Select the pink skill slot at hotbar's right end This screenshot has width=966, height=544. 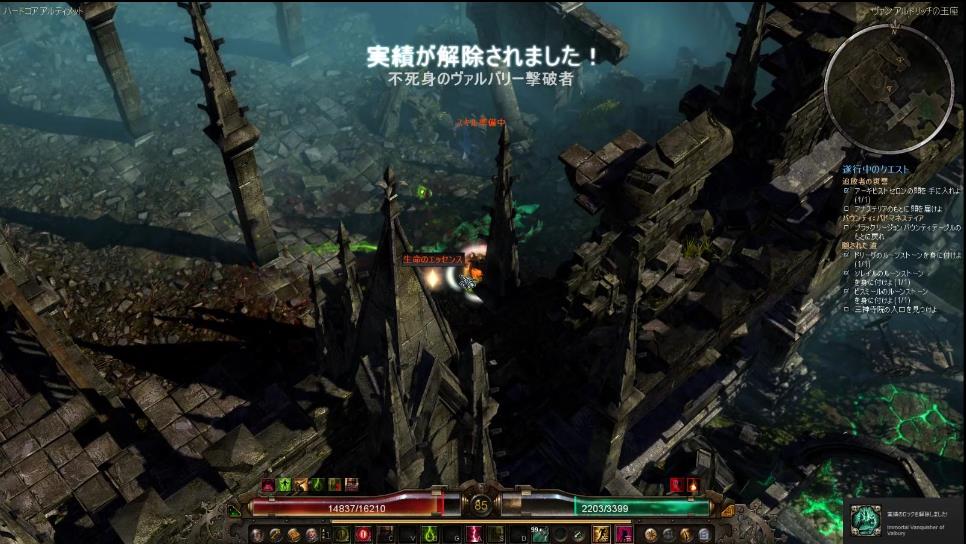pyautogui.click(x=621, y=534)
